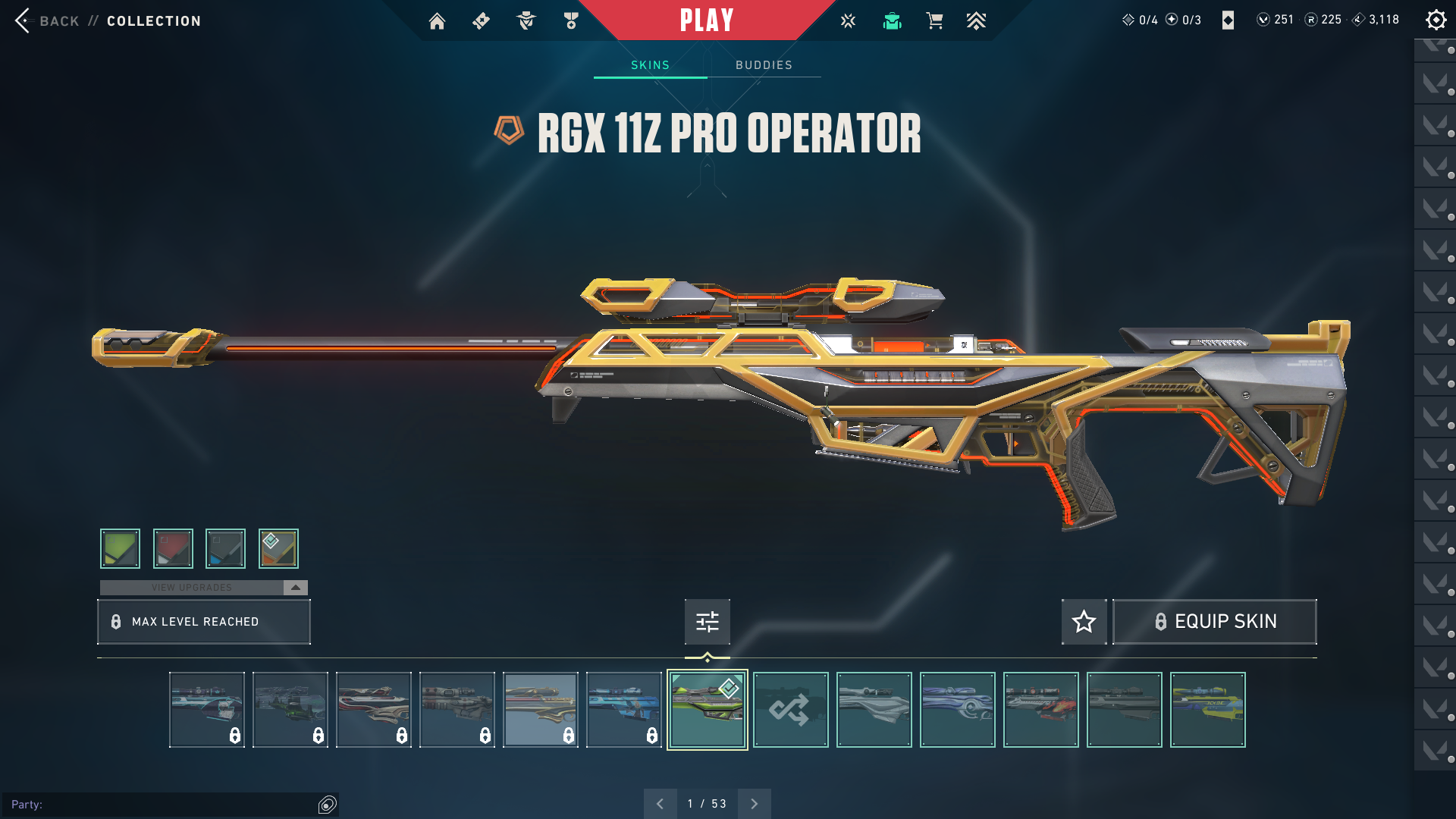
Task: Start matchmaking with the PLAY button
Action: pyautogui.click(x=706, y=20)
